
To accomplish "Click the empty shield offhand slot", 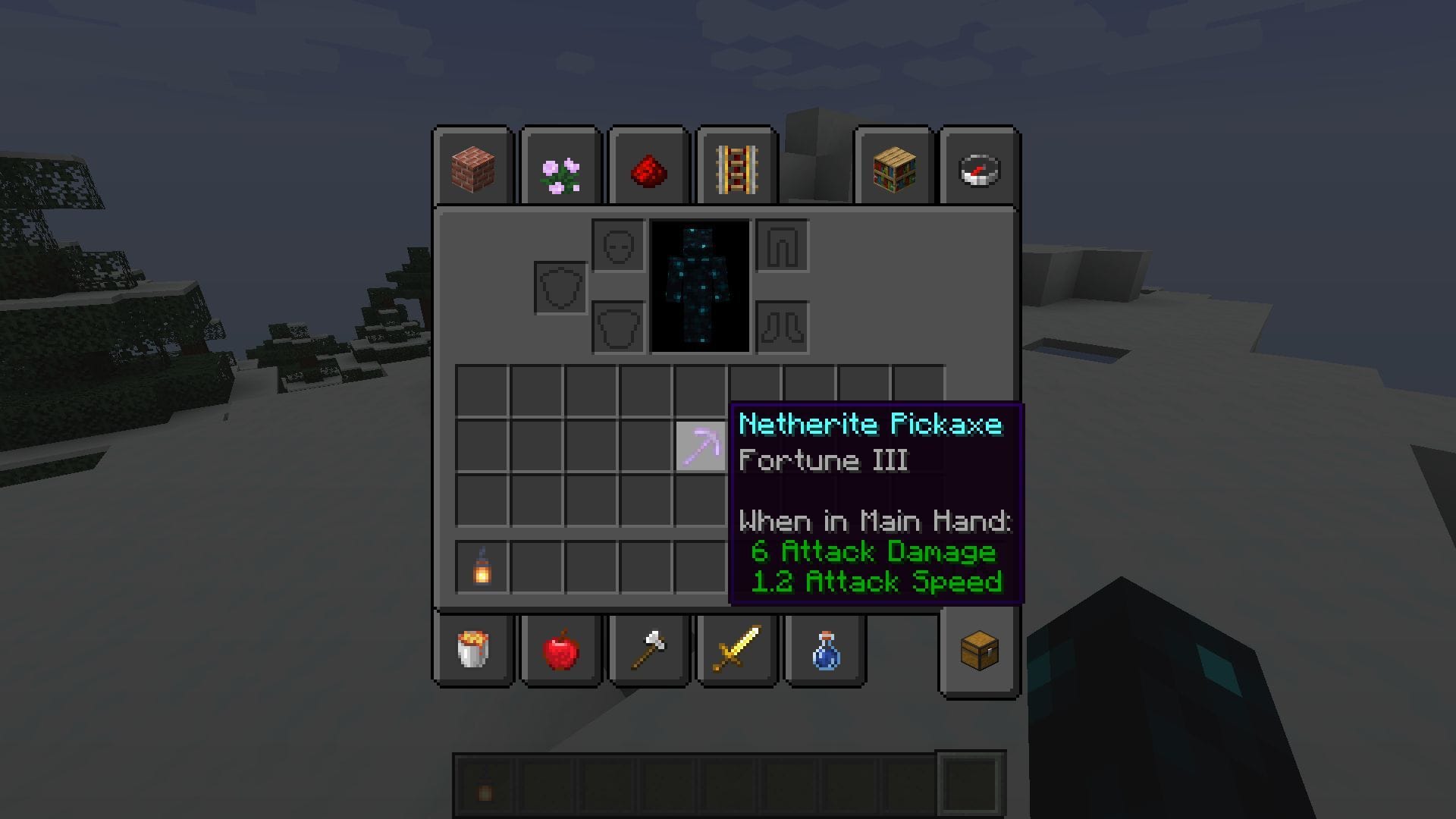I will tap(560, 287).
